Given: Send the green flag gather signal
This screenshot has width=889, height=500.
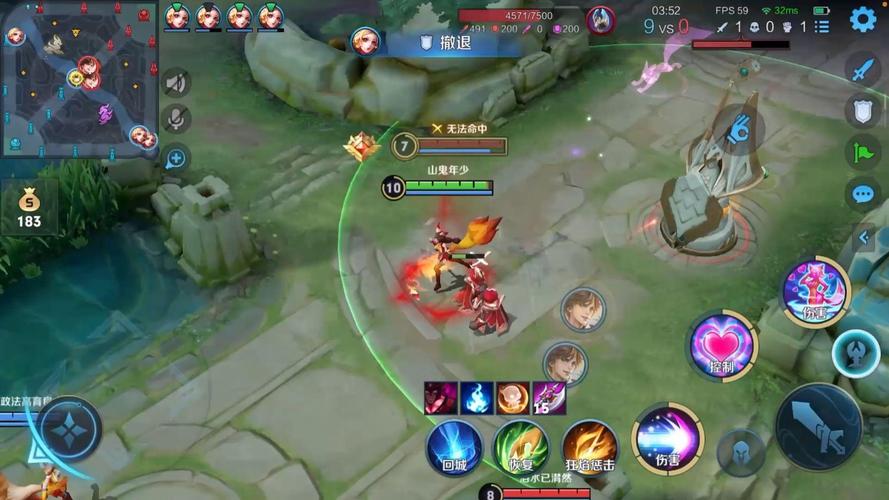Looking at the screenshot, I should coord(863,152).
